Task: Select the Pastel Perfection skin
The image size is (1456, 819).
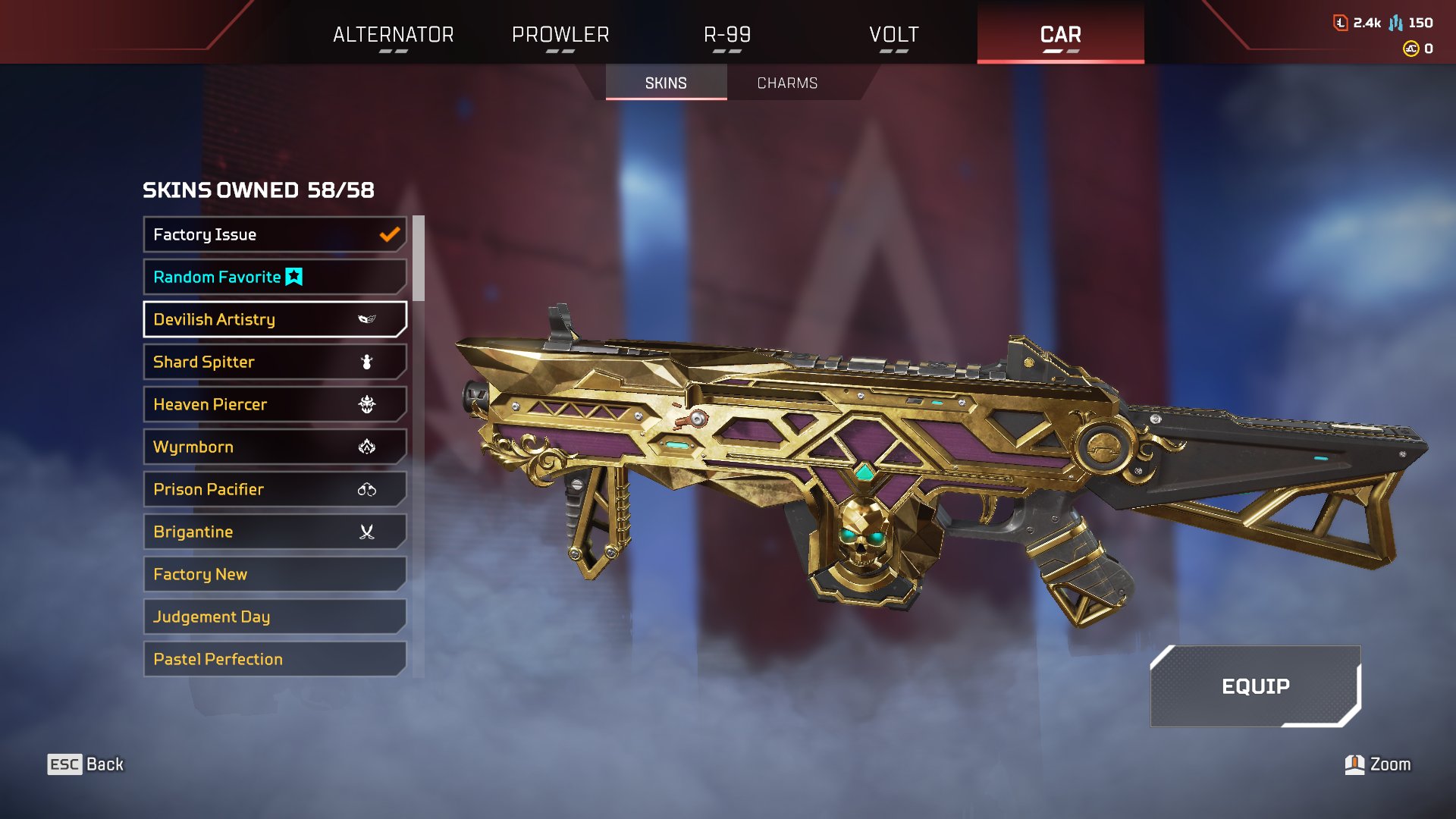Action: pyautogui.click(x=275, y=659)
